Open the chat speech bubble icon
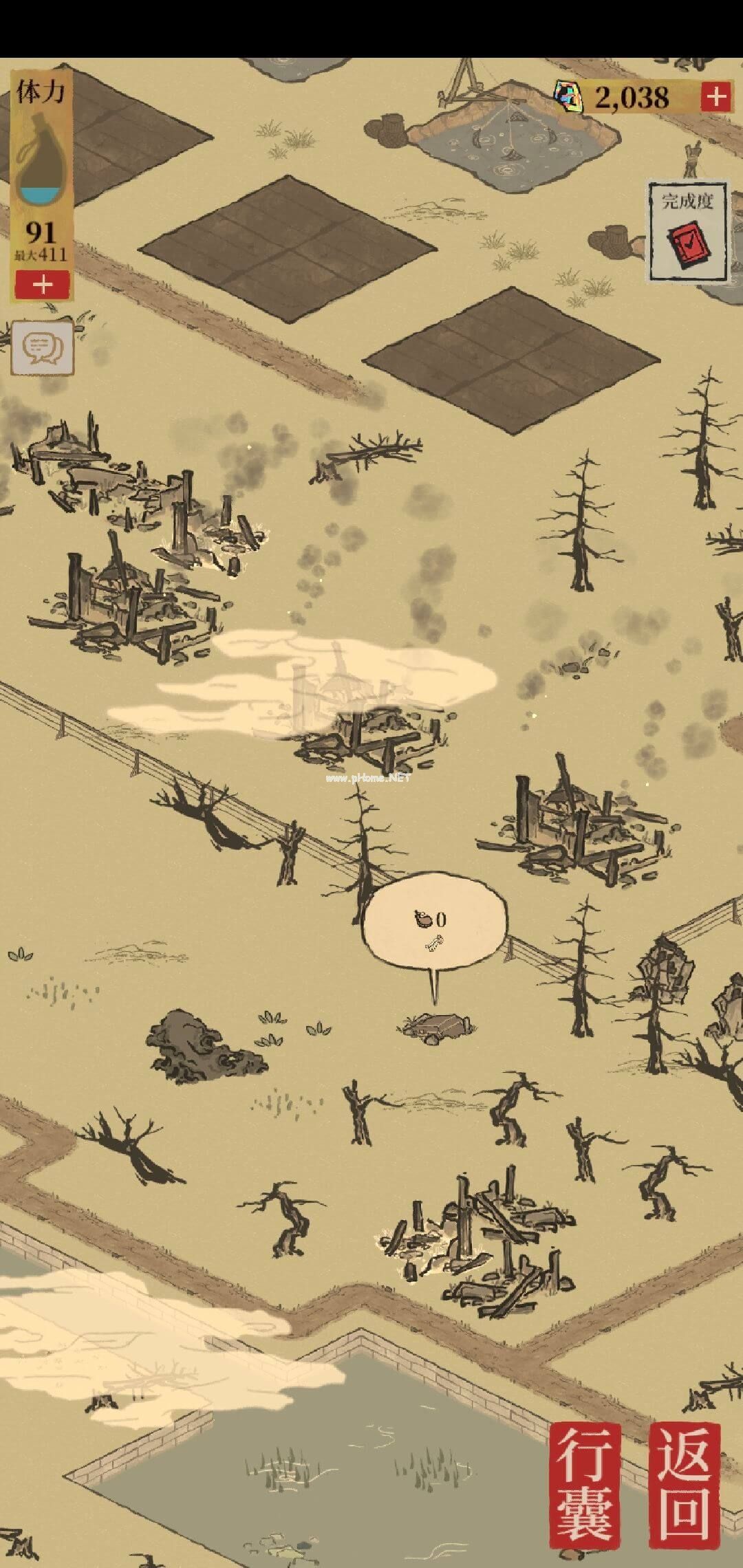Image resolution: width=743 pixels, height=1568 pixels. (42, 349)
